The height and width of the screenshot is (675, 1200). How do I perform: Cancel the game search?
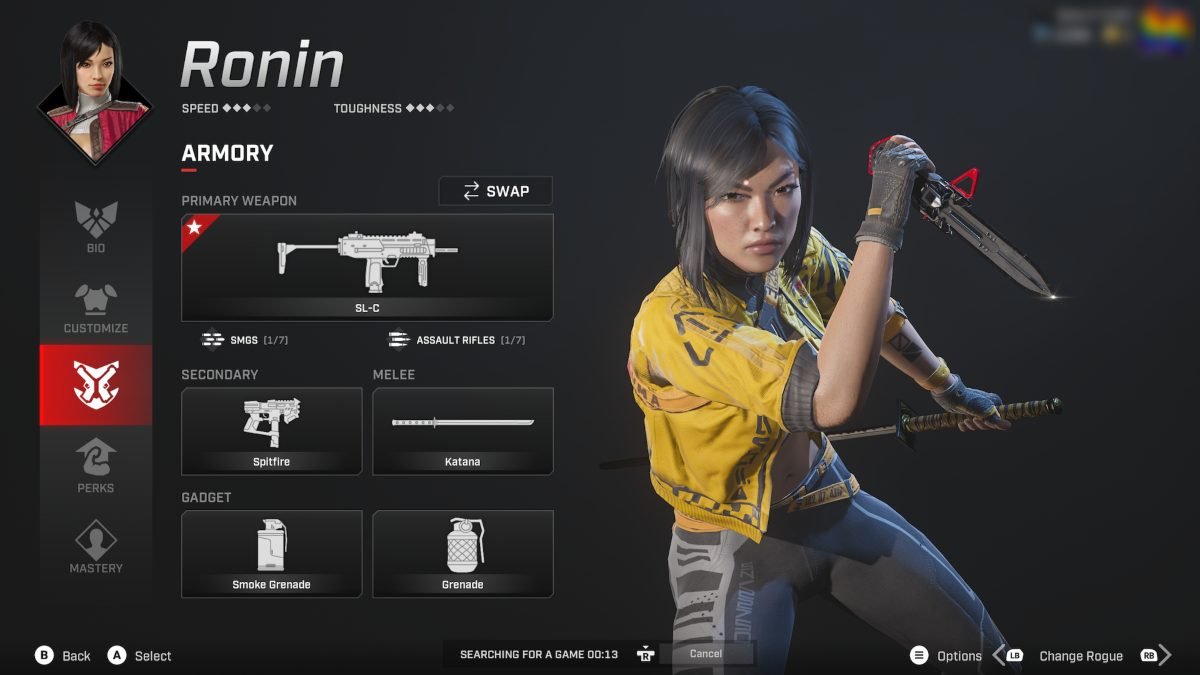706,654
